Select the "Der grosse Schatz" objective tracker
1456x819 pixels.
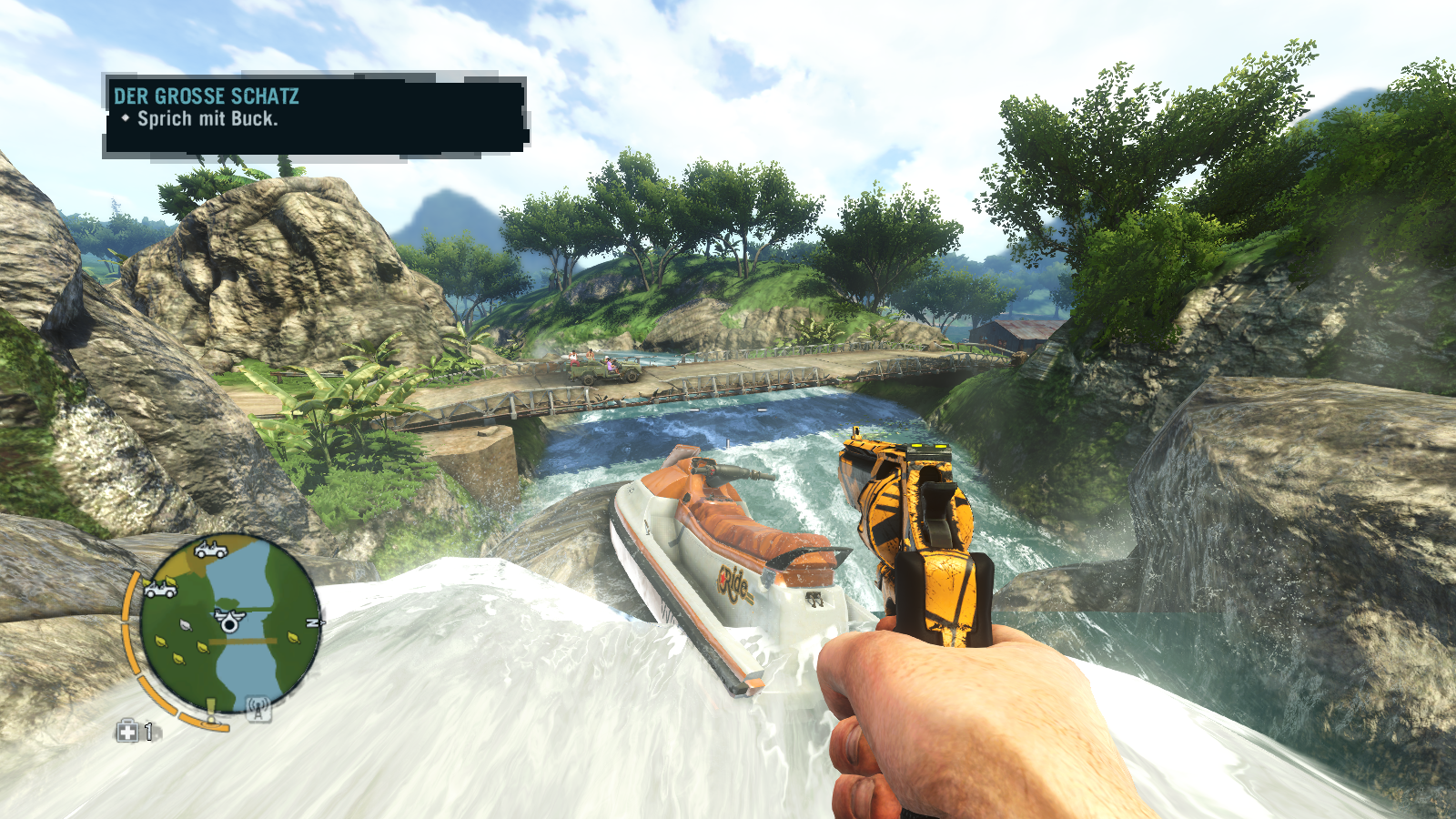pos(315,115)
